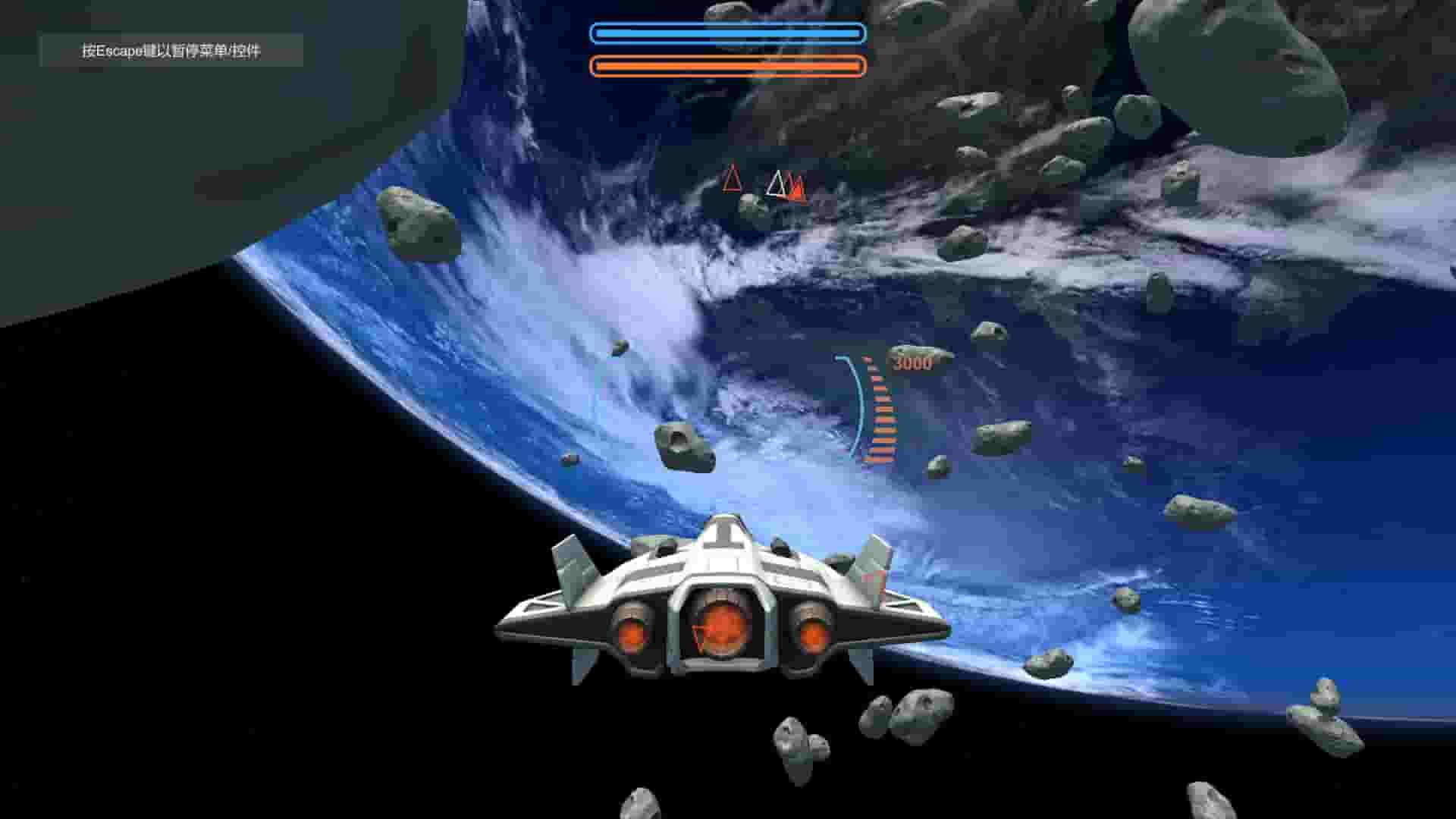Image resolution: width=1456 pixels, height=819 pixels.
Task: Click the blue shield bar at top
Action: pyautogui.click(x=728, y=33)
